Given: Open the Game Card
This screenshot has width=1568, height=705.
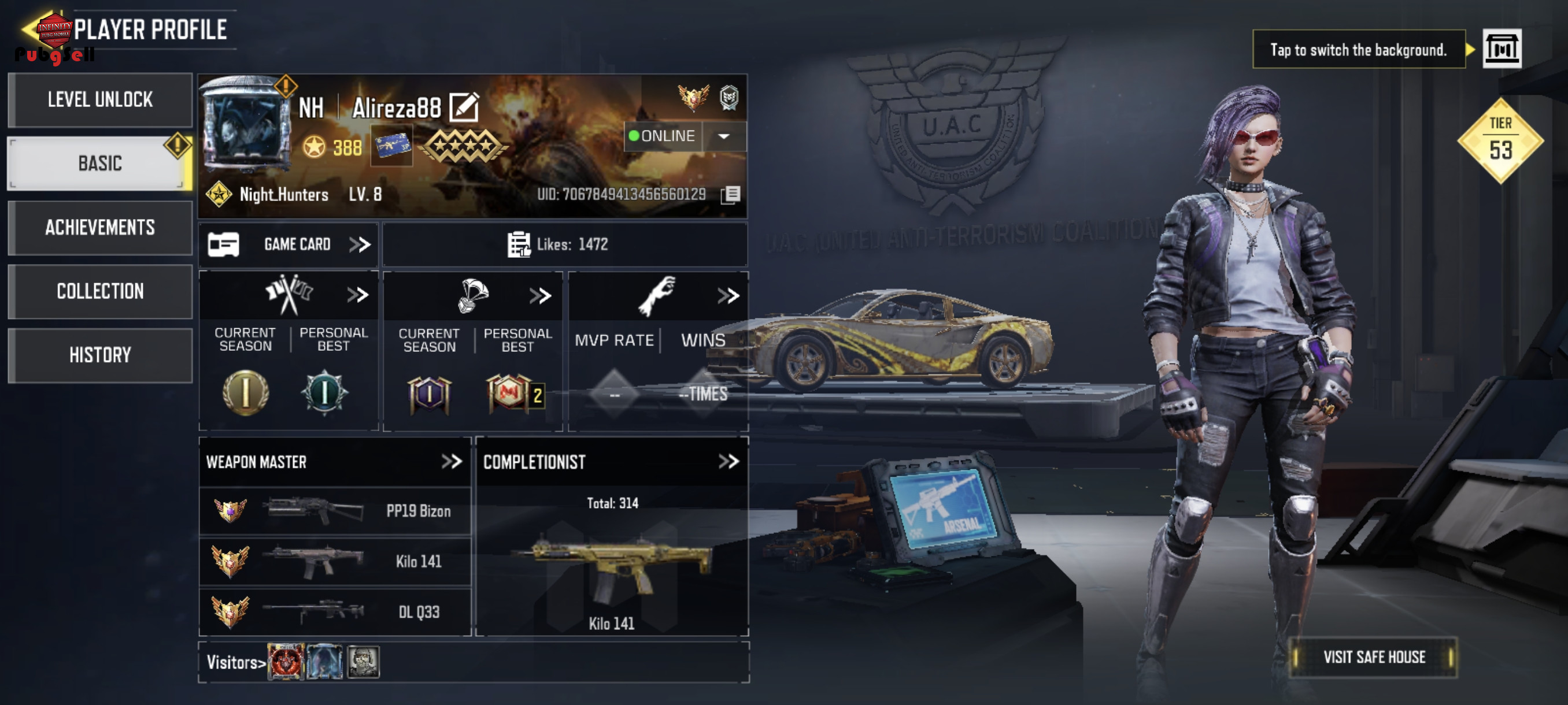Looking at the screenshot, I should [x=289, y=244].
